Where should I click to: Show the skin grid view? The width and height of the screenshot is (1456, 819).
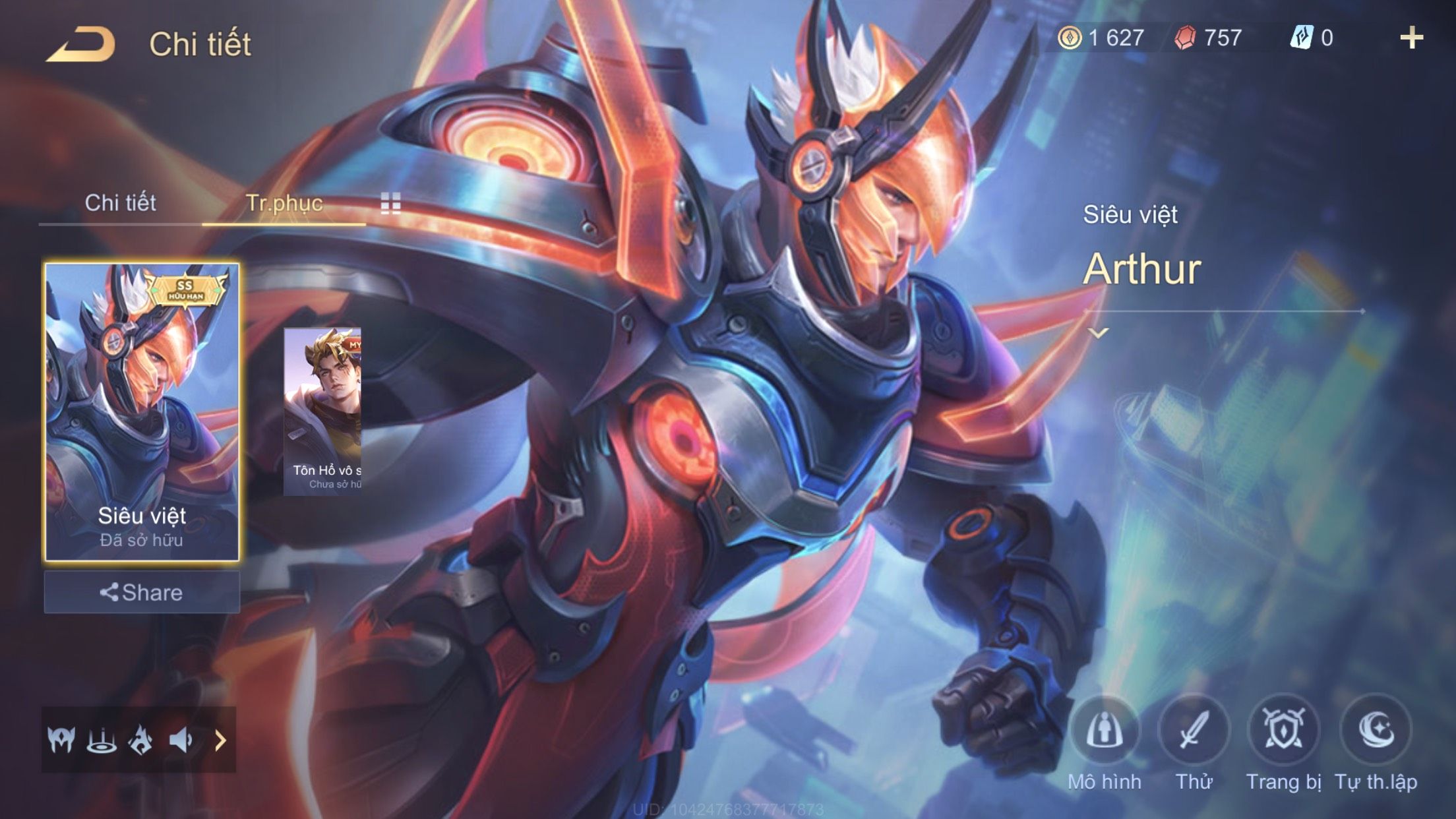pyautogui.click(x=390, y=203)
